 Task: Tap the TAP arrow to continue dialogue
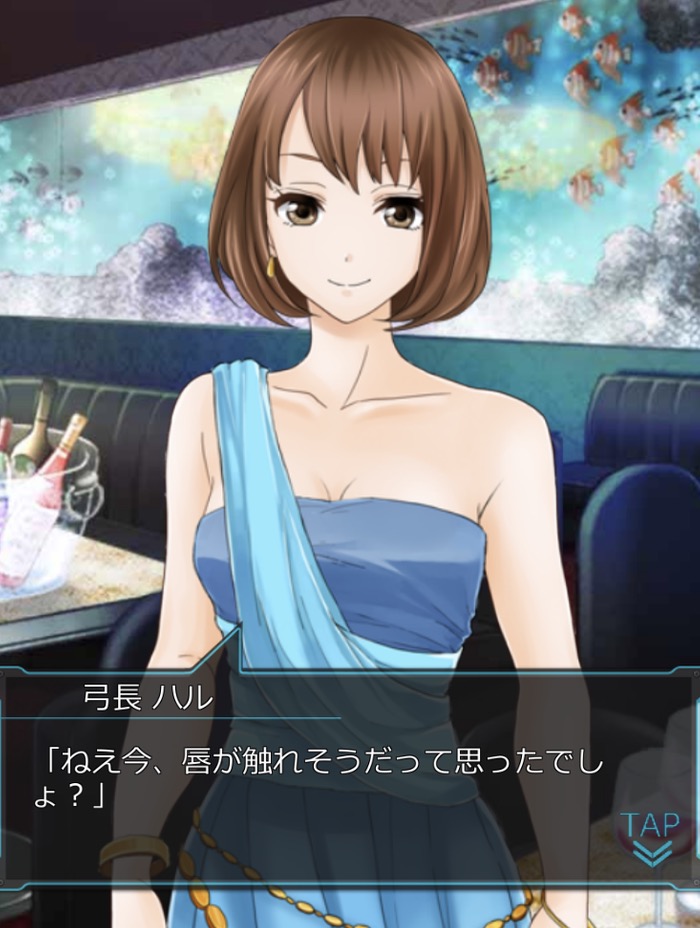tap(651, 840)
